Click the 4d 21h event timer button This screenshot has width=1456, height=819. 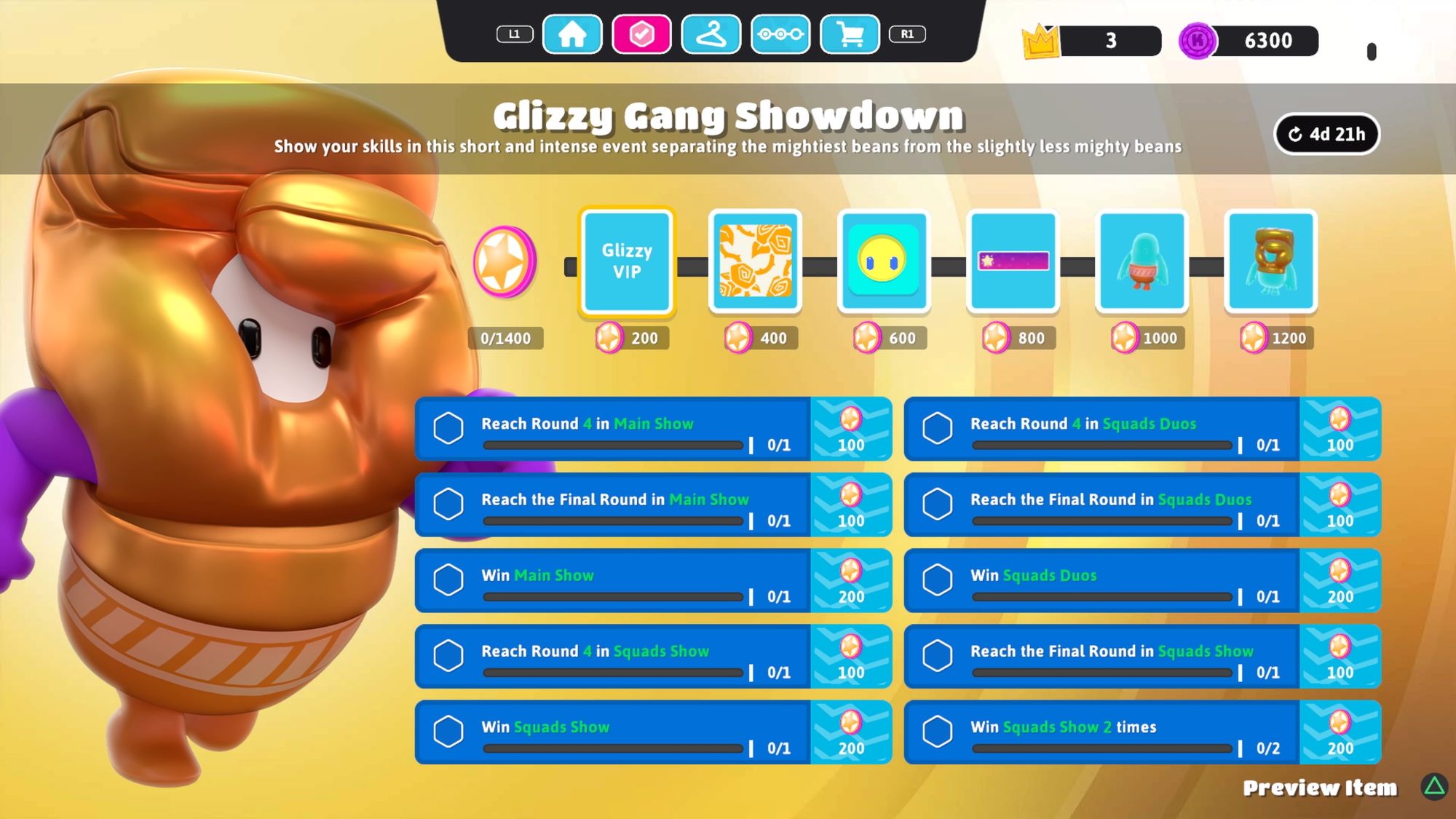(1326, 133)
